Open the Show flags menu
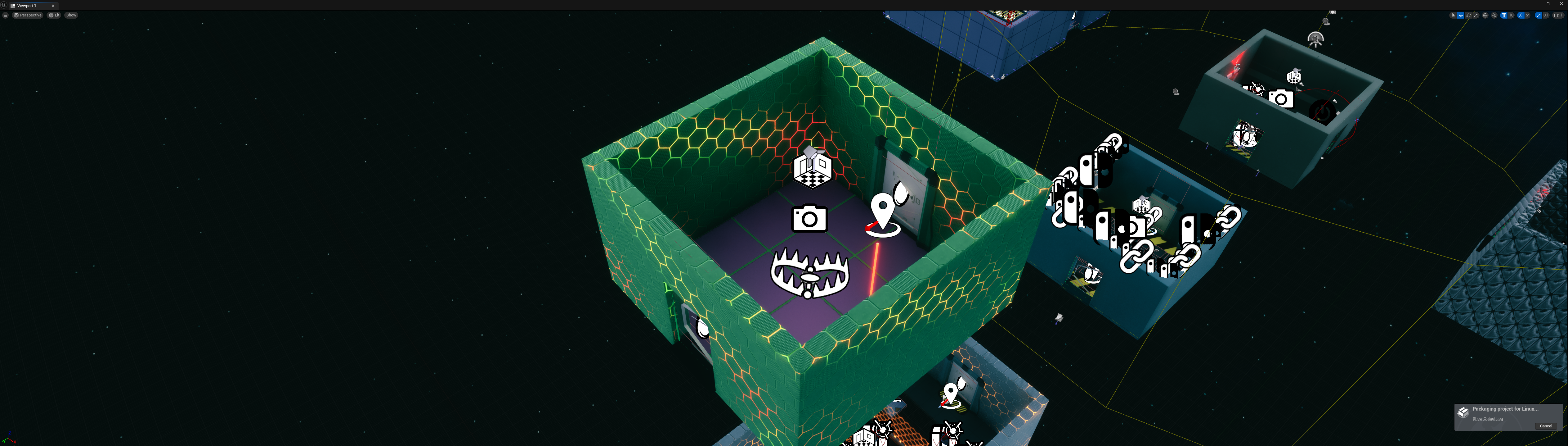The height and width of the screenshot is (446, 1568). point(71,15)
